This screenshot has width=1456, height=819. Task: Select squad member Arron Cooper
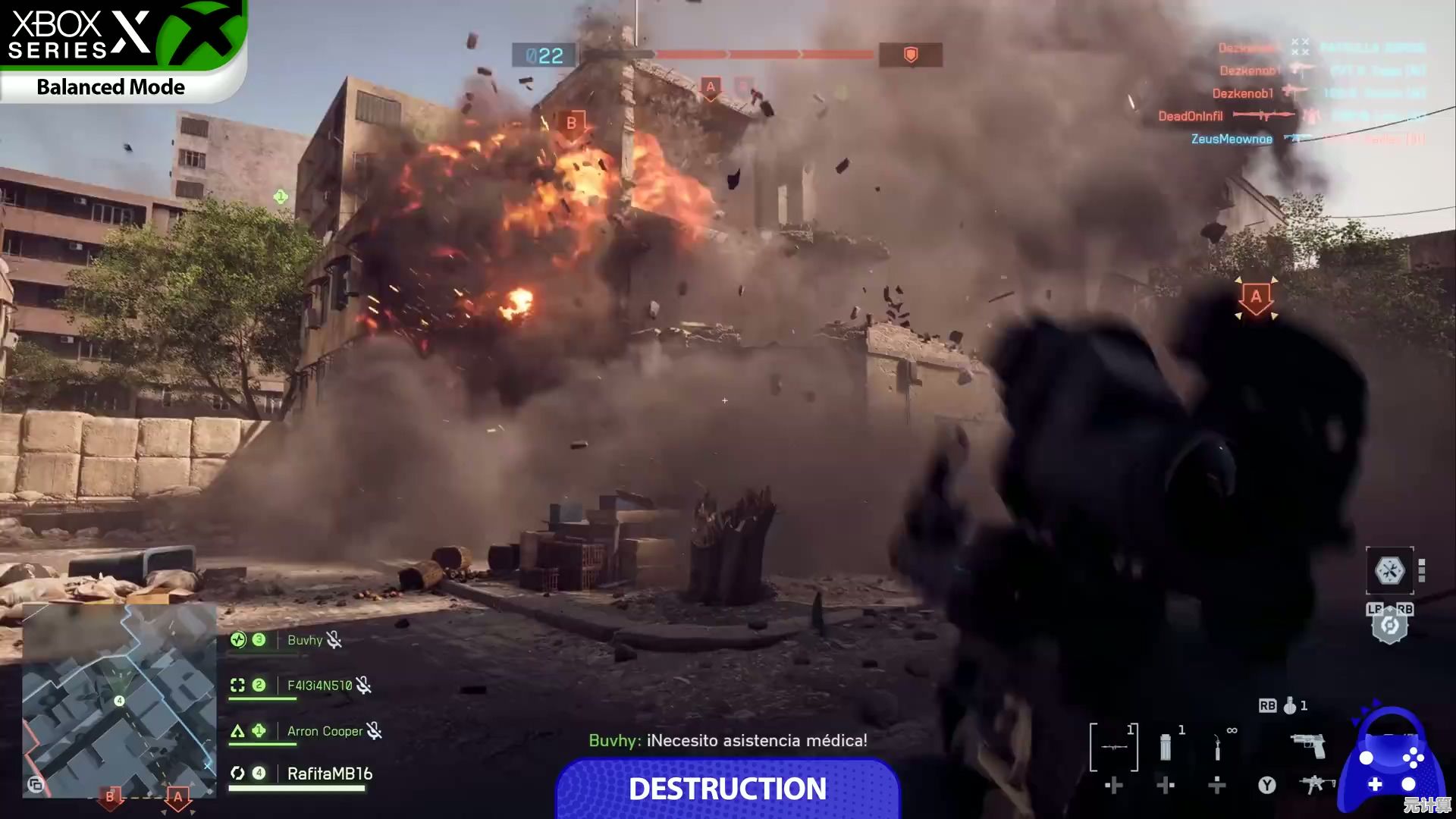(325, 731)
